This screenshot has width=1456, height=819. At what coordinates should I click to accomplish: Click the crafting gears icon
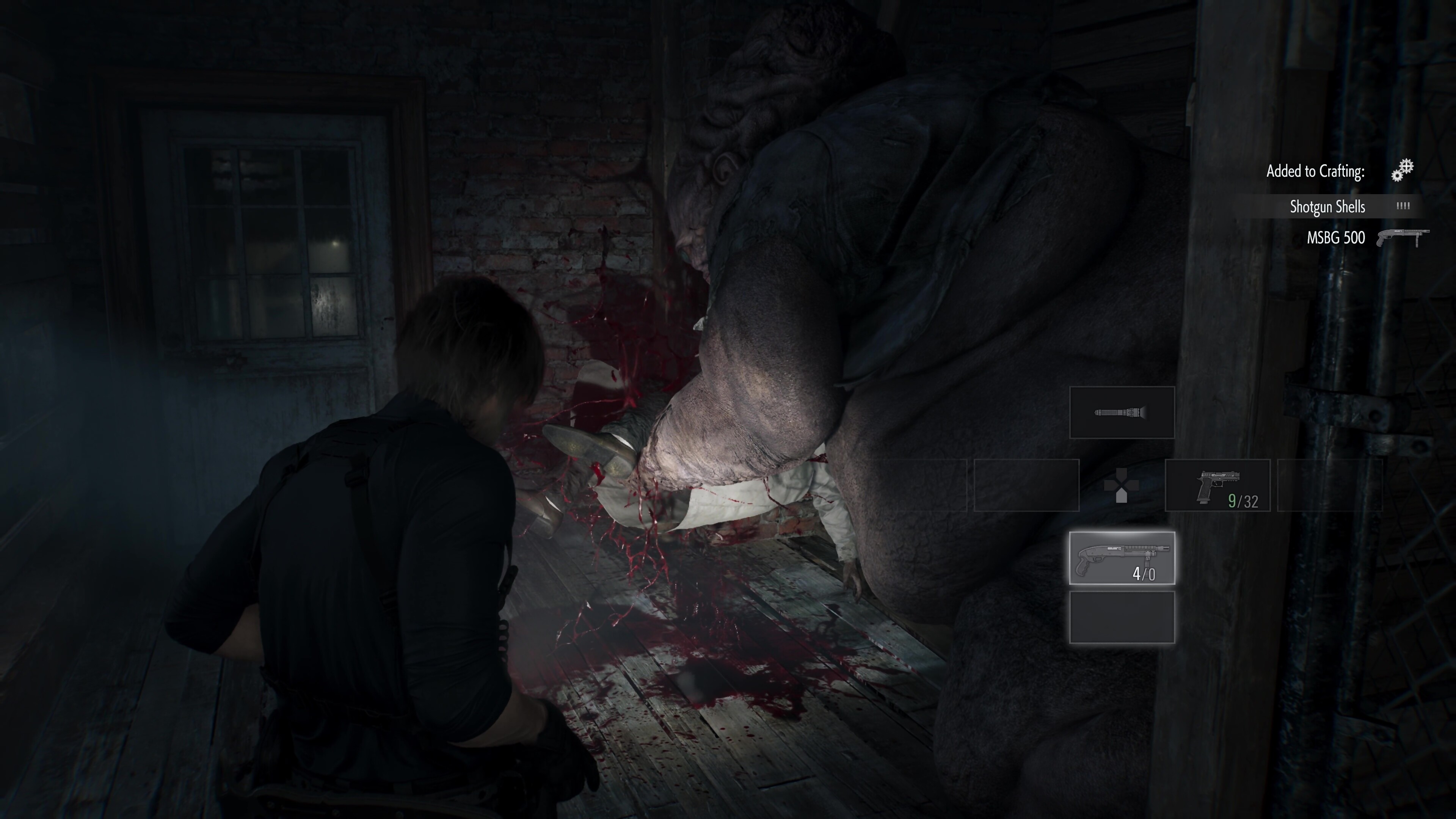(1402, 170)
